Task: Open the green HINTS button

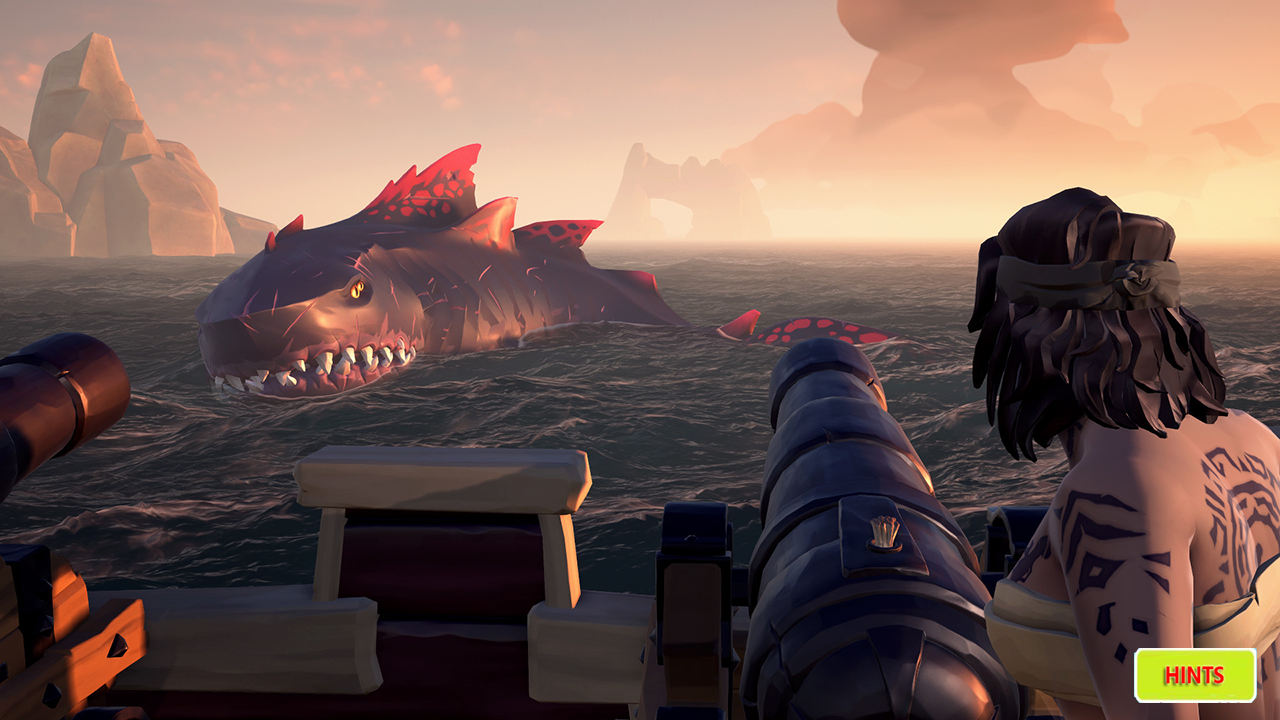Action: 1194,675
